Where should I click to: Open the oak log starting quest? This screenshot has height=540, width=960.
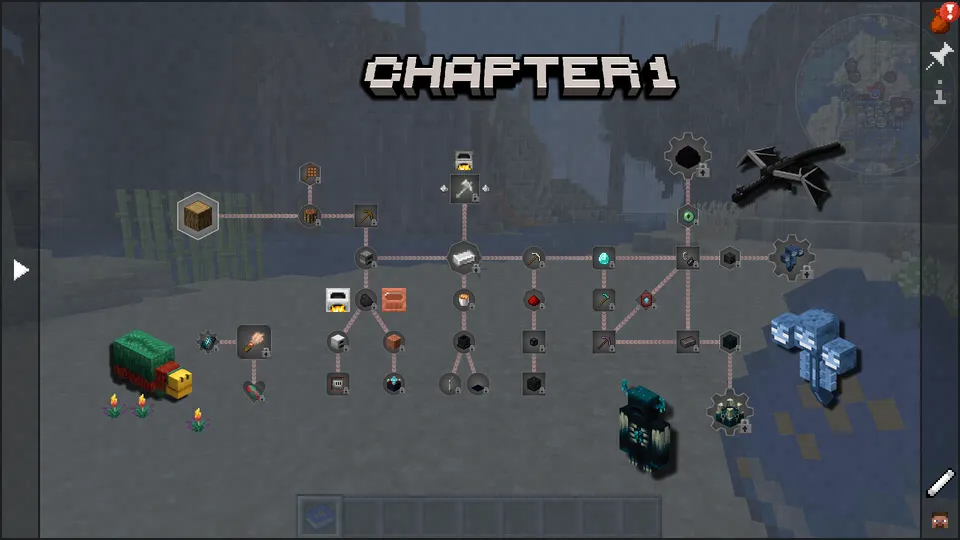[x=198, y=215]
